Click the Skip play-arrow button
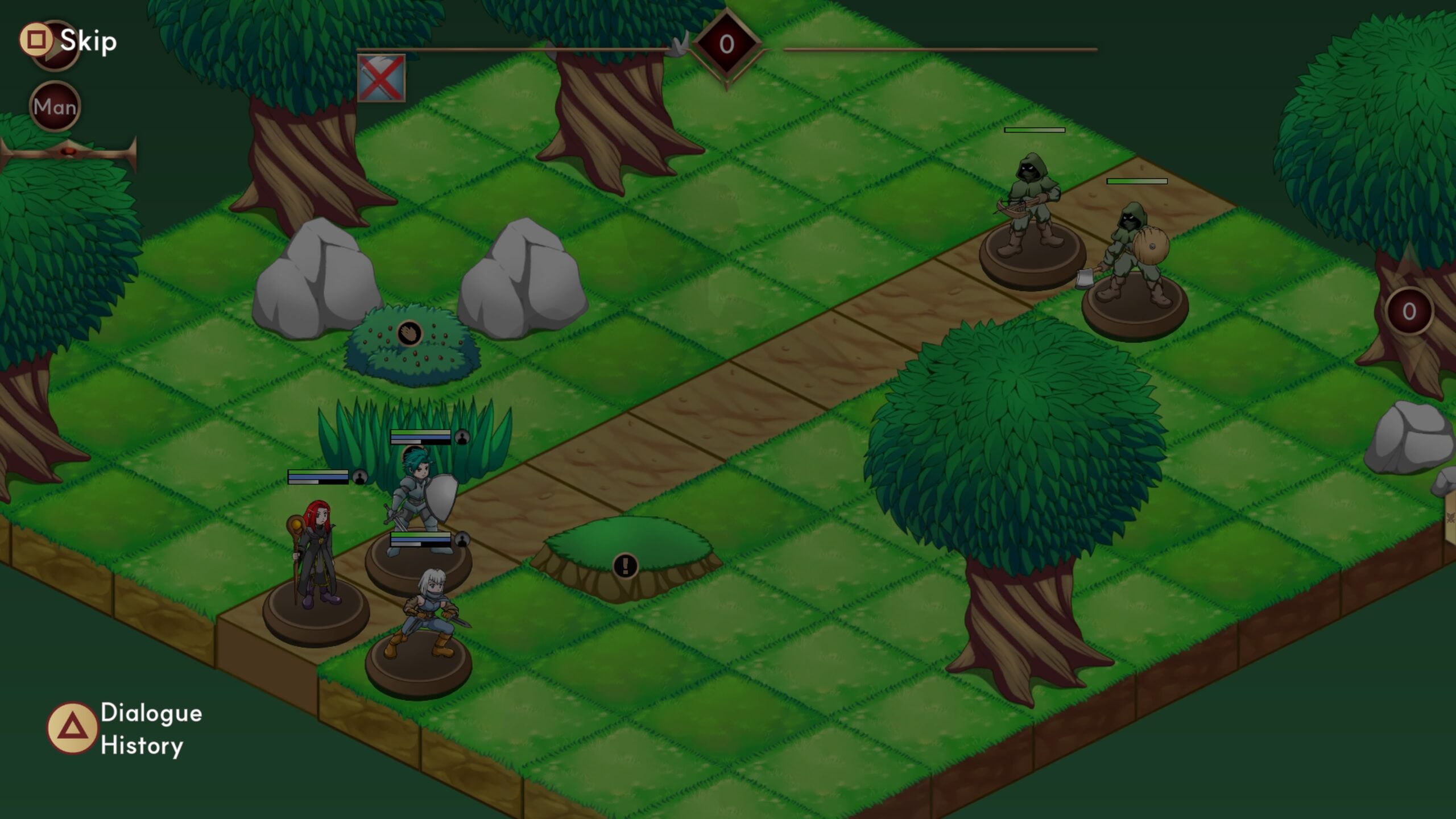 pos(55,45)
